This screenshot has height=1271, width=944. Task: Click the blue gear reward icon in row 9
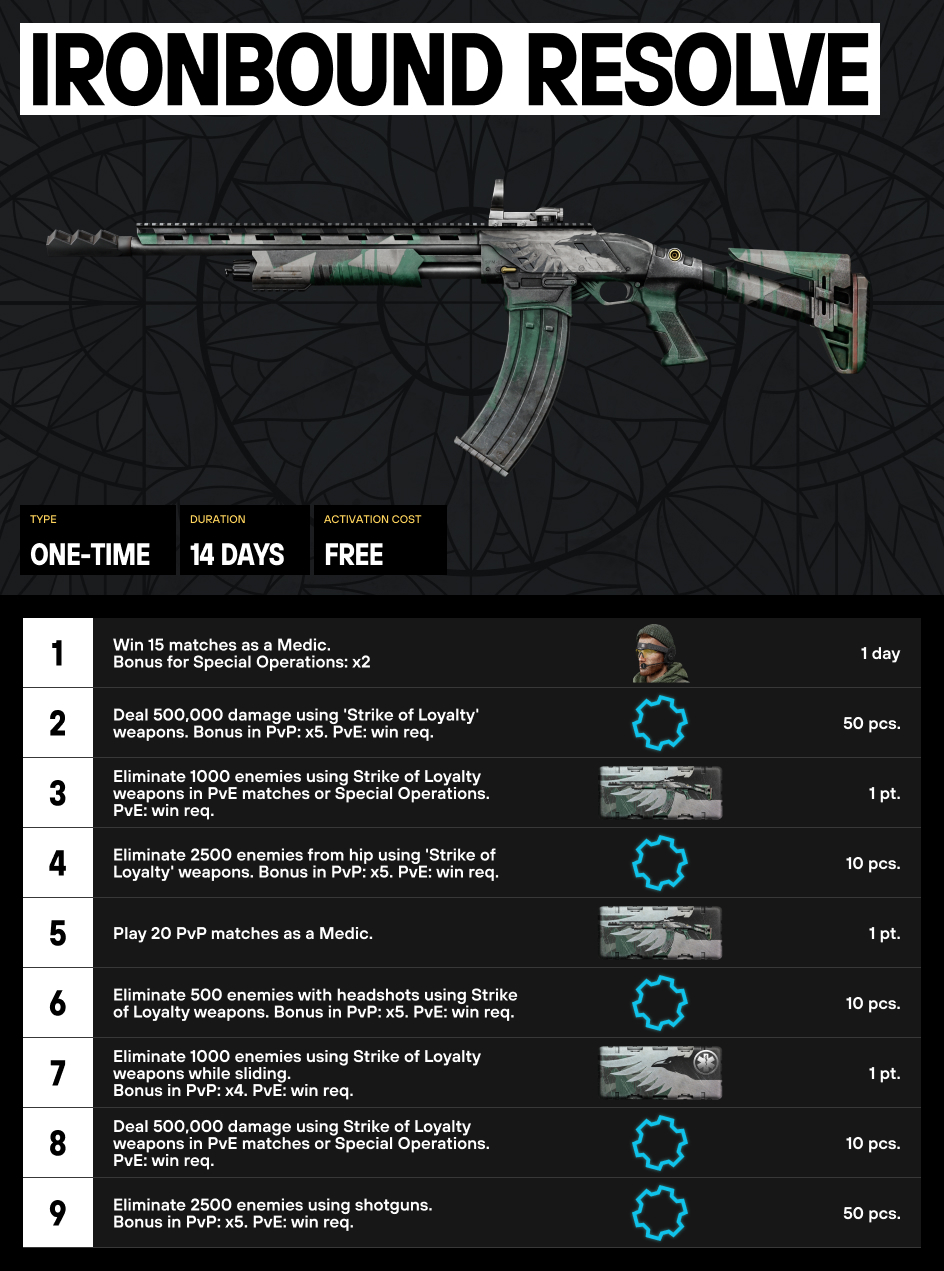pos(660,1213)
